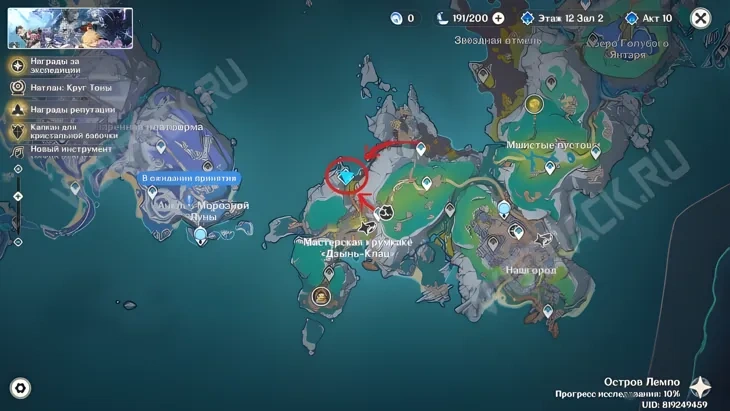This screenshot has height=411, width=730.
Task: Open the Spiral Abyss floor 12 chamber 2 indicator
Action: (561, 18)
